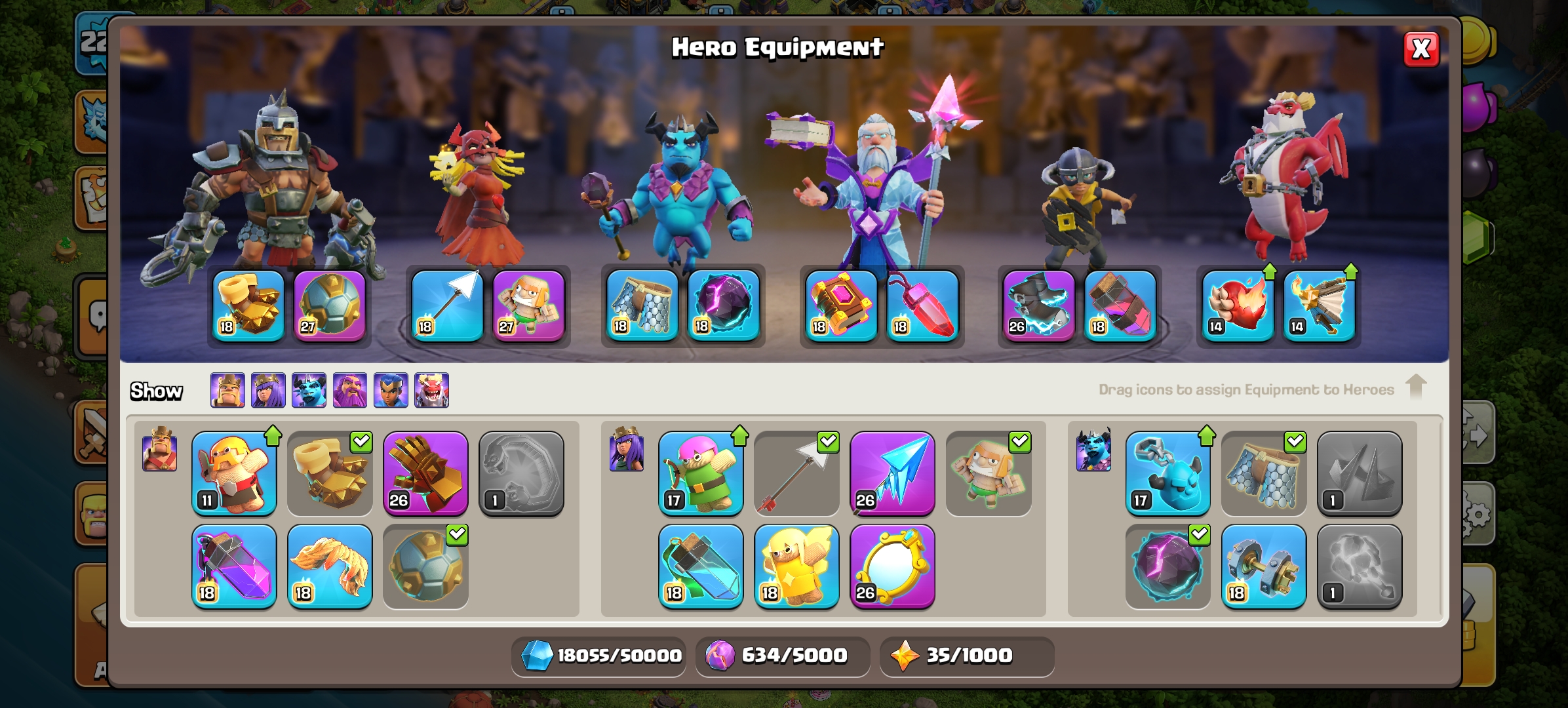The width and height of the screenshot is (1568, 708).
Task: Select the level 26 Magic Mirror
Action: [x=892, y=566]
